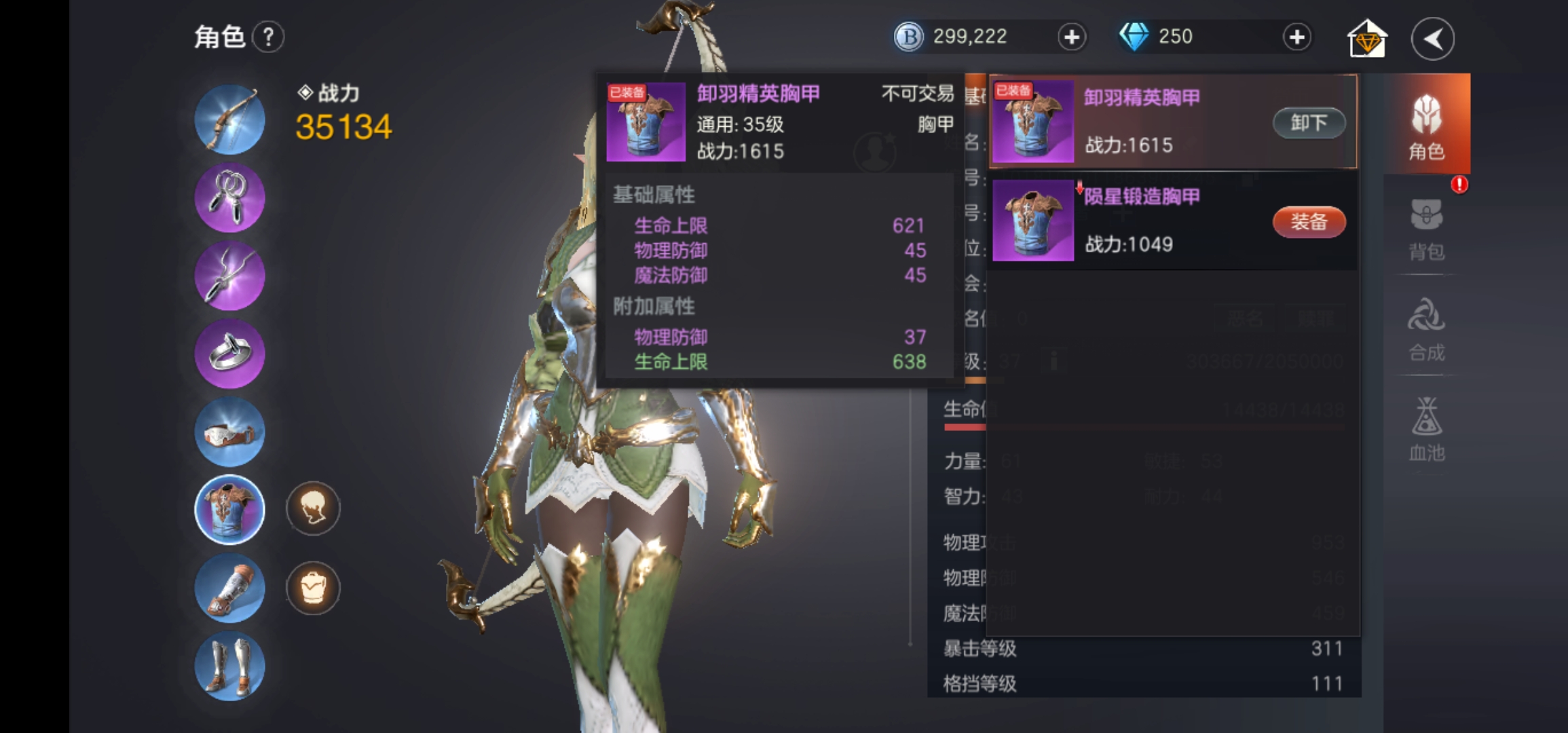Switch to the 背包 backpack panel
1568x733 pixels.
(1427, 231)
